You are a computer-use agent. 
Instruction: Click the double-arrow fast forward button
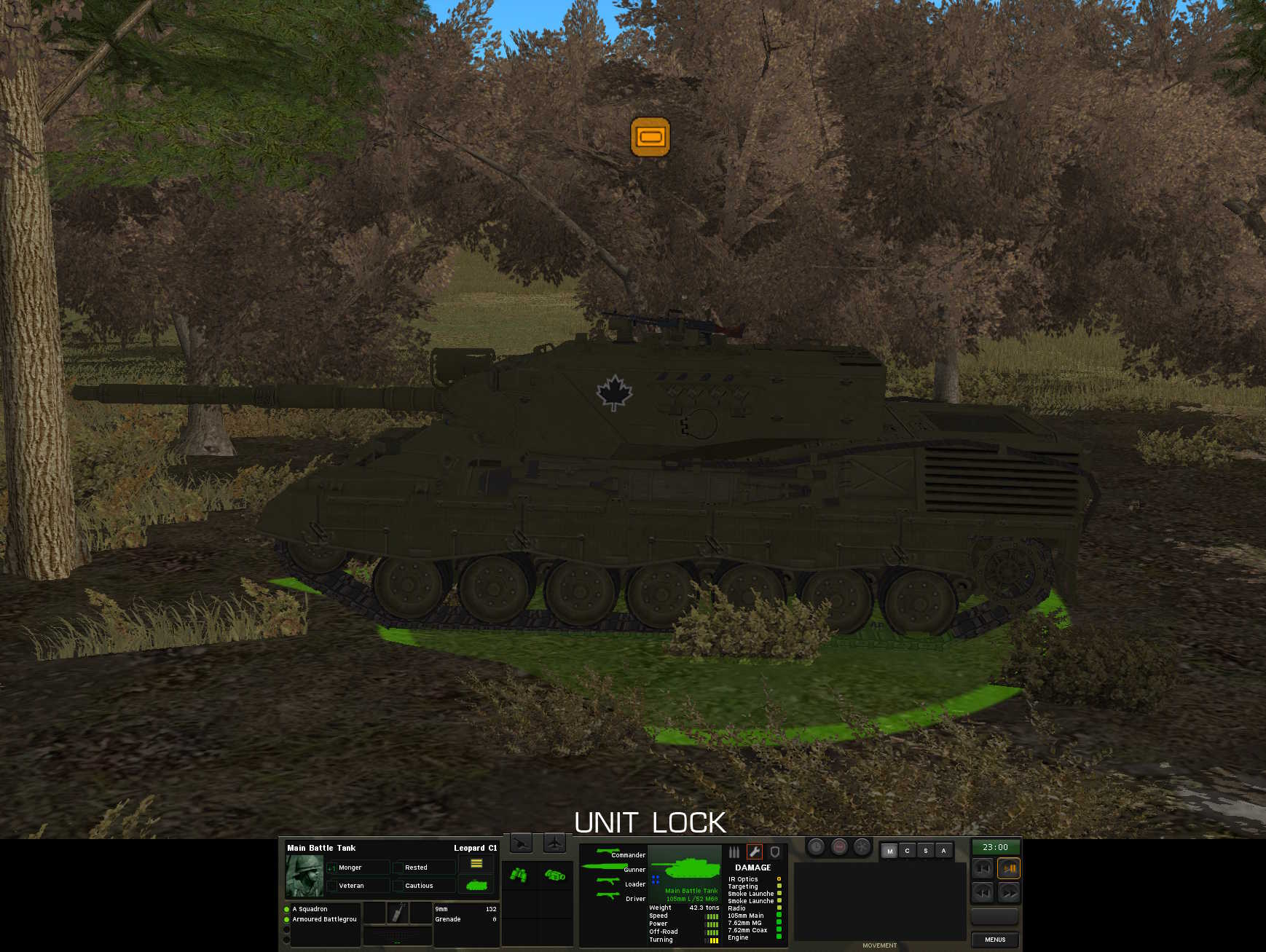(x=1009, y=892)
